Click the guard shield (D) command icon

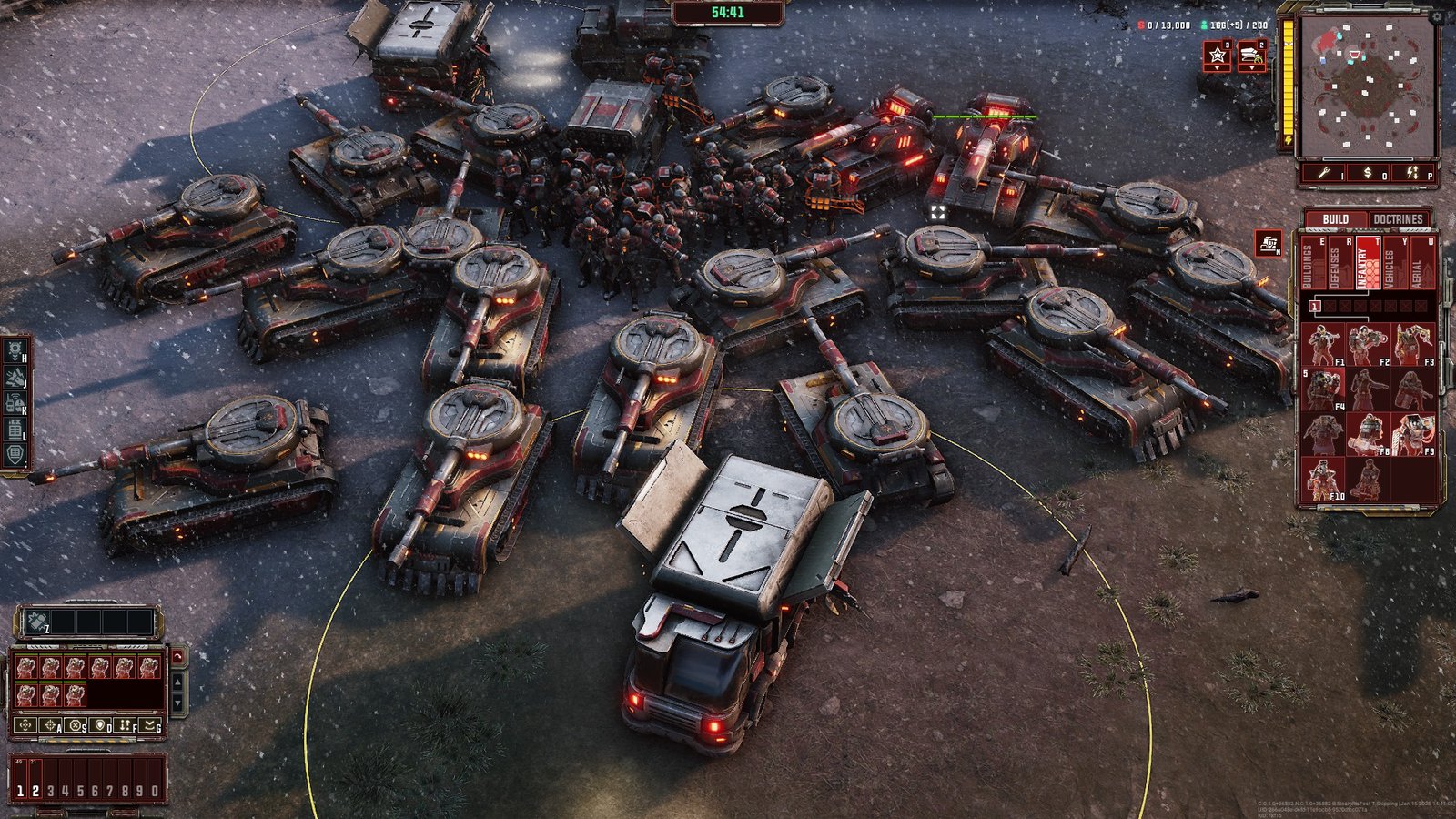(100, 725)
